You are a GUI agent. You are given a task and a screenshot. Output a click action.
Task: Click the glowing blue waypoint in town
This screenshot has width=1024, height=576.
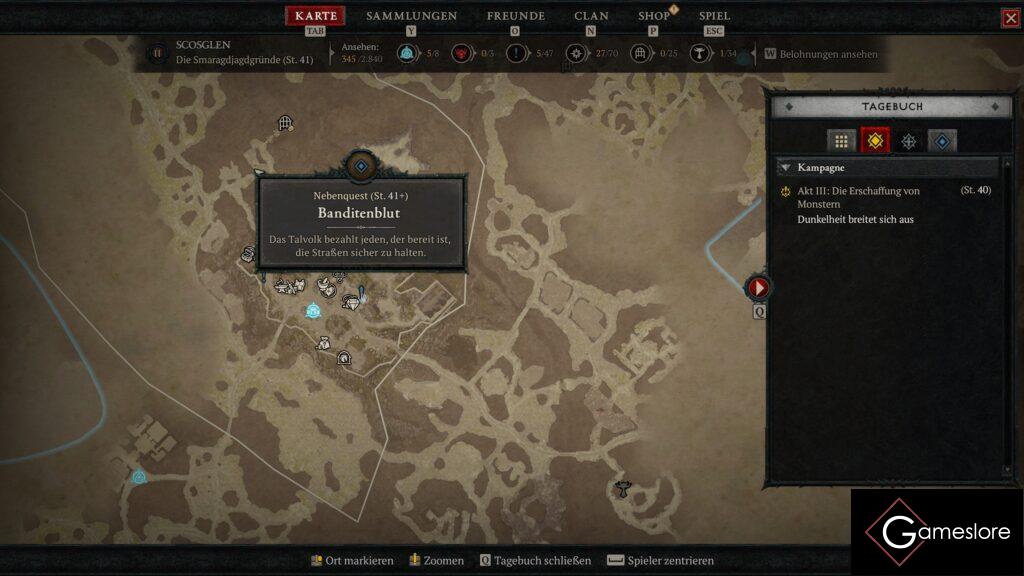point(313,311)
